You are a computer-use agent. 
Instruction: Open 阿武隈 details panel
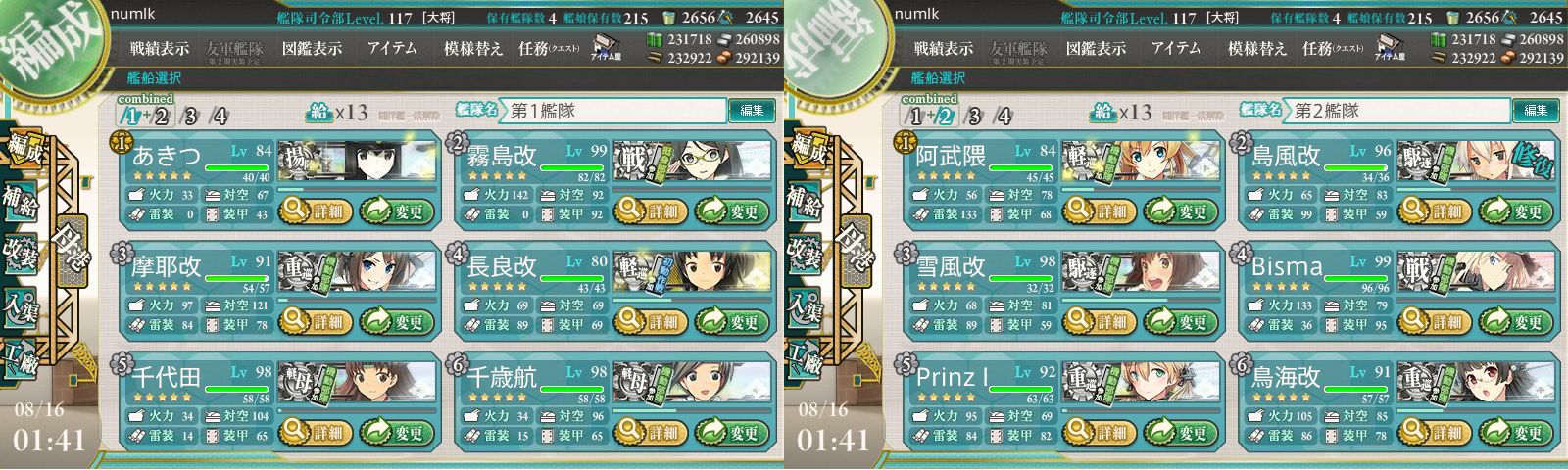pos(1100,211)
